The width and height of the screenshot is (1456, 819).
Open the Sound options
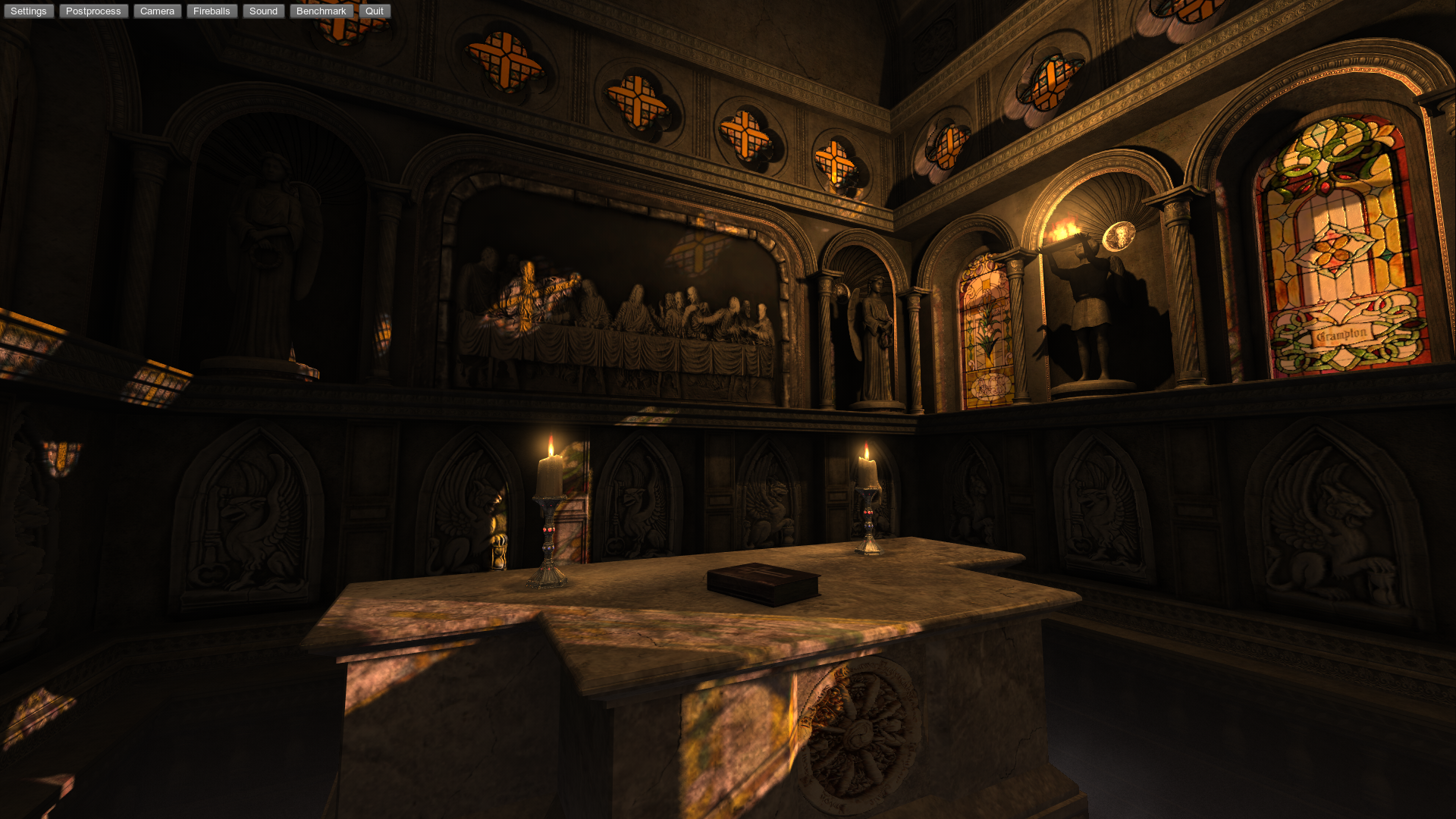(263, 11)
